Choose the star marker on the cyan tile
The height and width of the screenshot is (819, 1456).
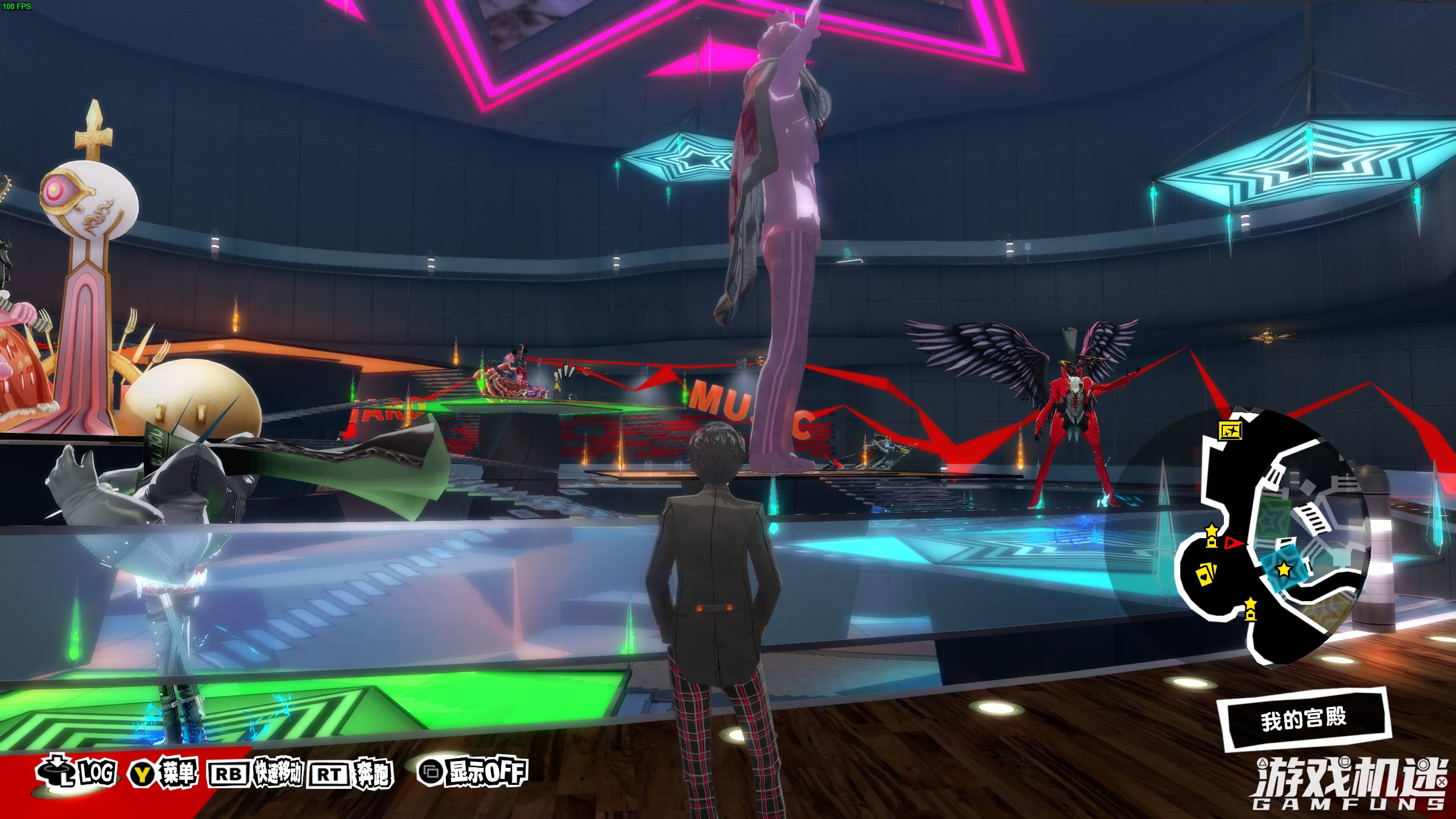[1284, 569]
